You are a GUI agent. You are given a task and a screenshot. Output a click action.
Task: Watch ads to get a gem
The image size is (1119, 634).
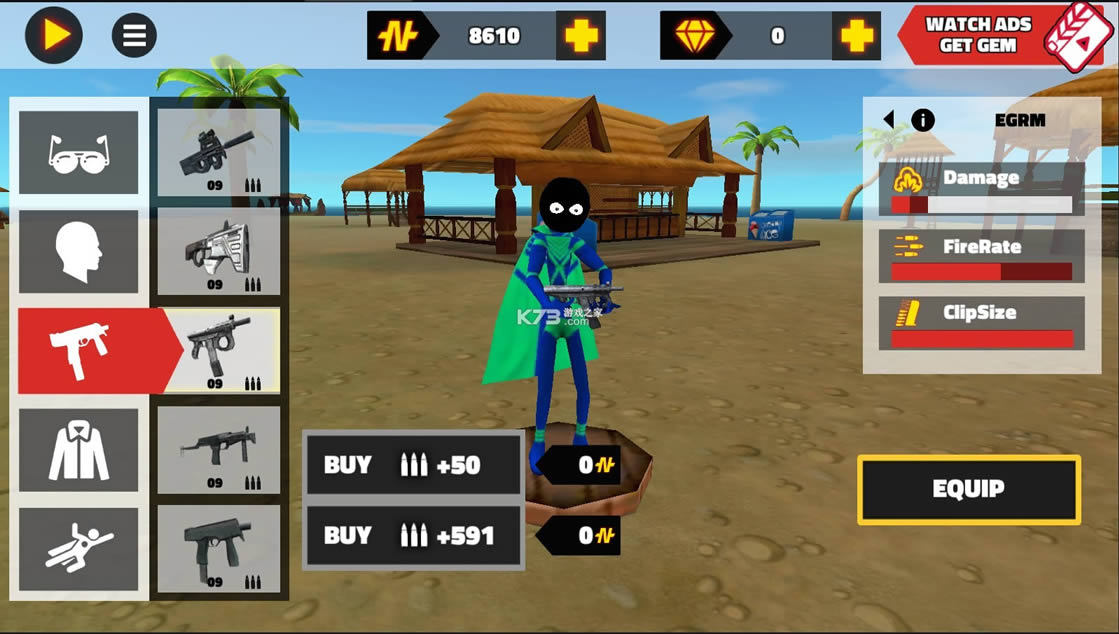pyautogui.click(x=1000, y=36)
